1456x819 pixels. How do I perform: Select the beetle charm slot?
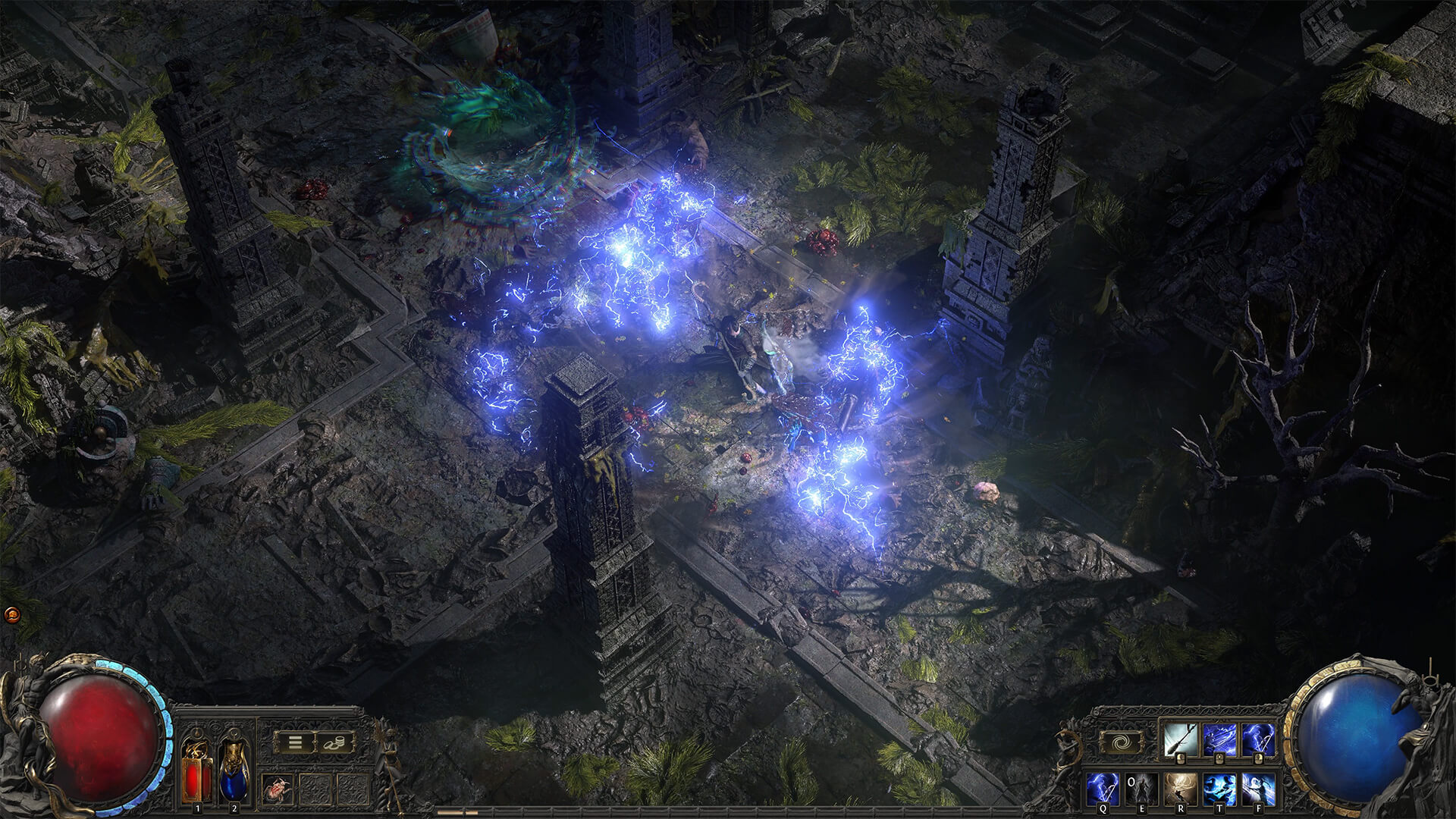click(x=276, y=790)
